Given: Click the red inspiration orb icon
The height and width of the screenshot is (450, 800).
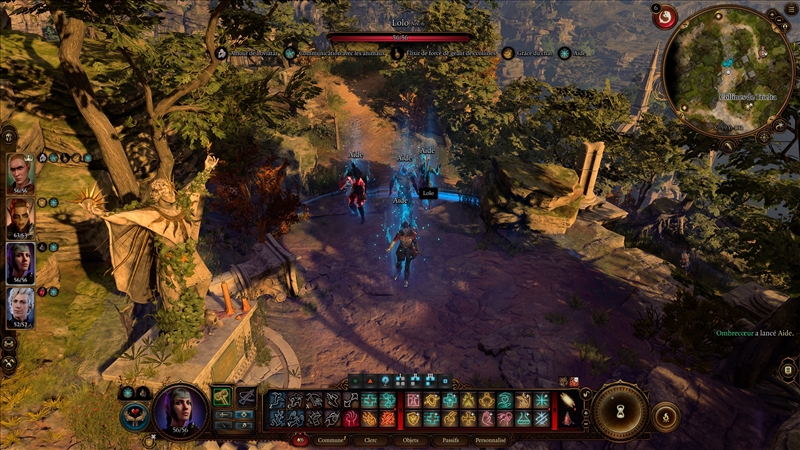Looking at the screenshot, I should click(665, 16).
